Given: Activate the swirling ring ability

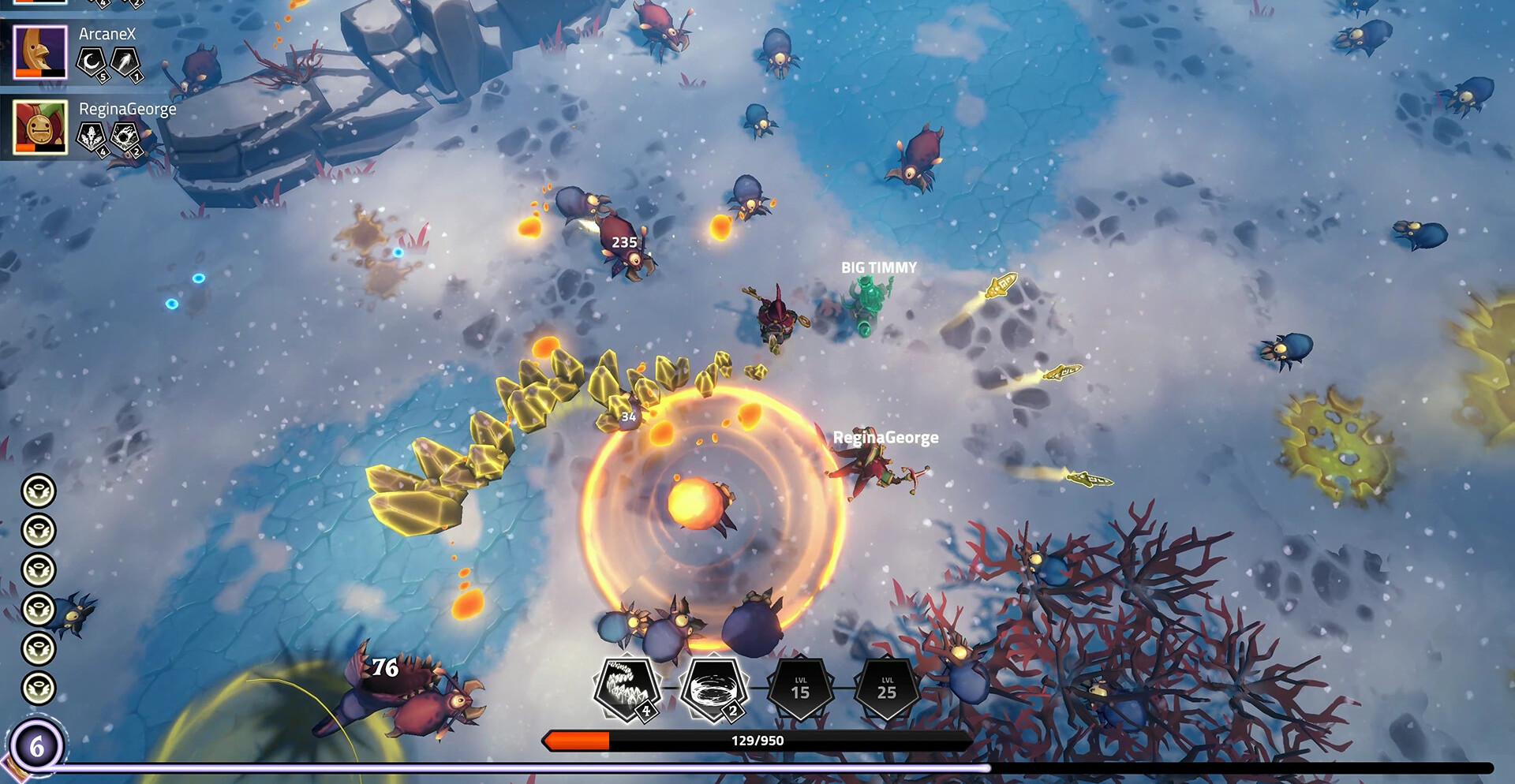Looking at the screenshot, I should point(713,689).
